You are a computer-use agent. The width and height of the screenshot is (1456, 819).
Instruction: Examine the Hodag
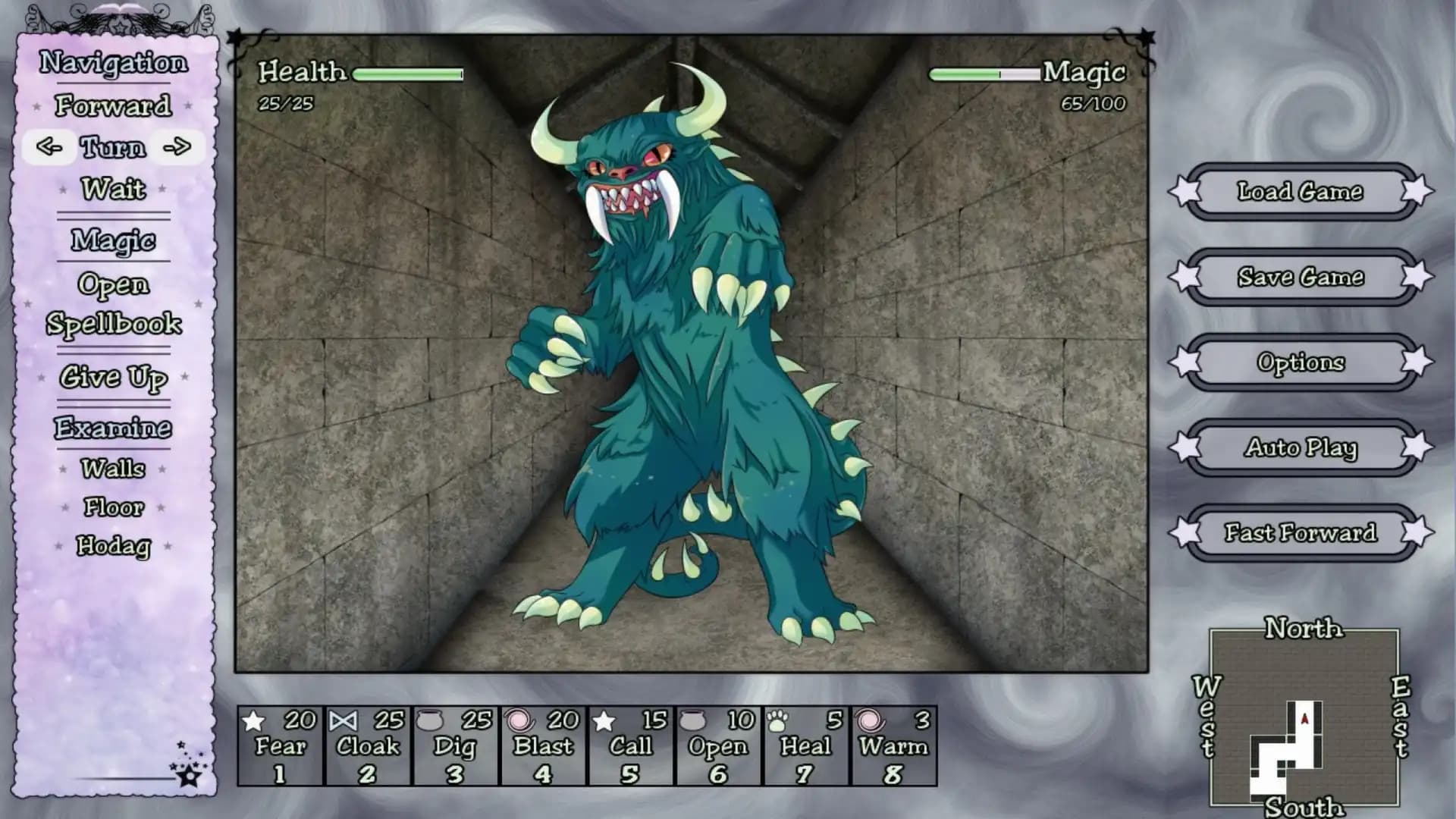(112, 545)
